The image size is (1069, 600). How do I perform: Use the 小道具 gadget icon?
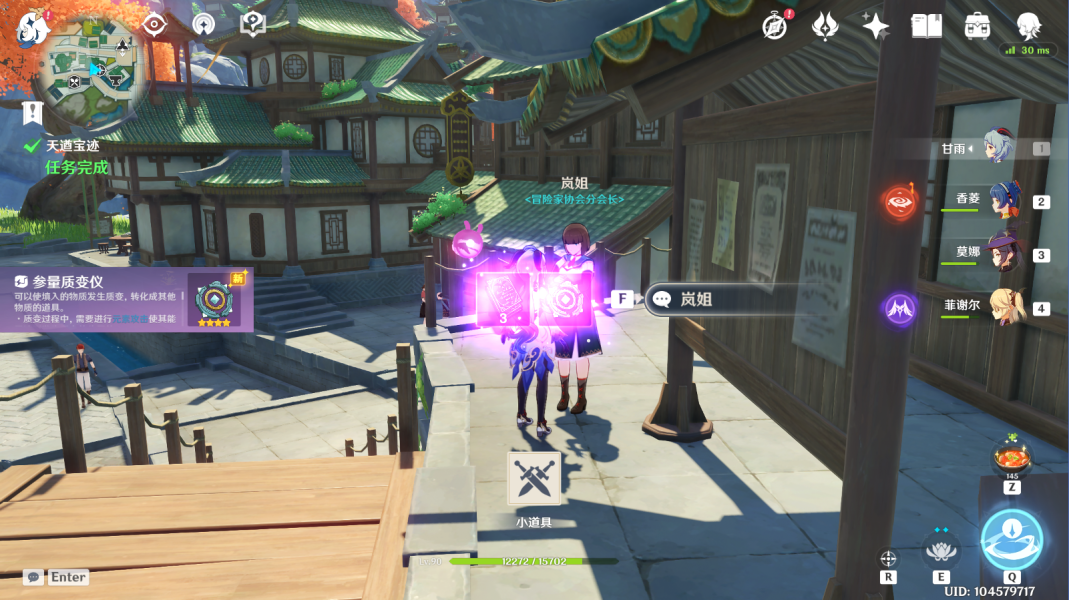pyautogui.click(x=533, y=478)
